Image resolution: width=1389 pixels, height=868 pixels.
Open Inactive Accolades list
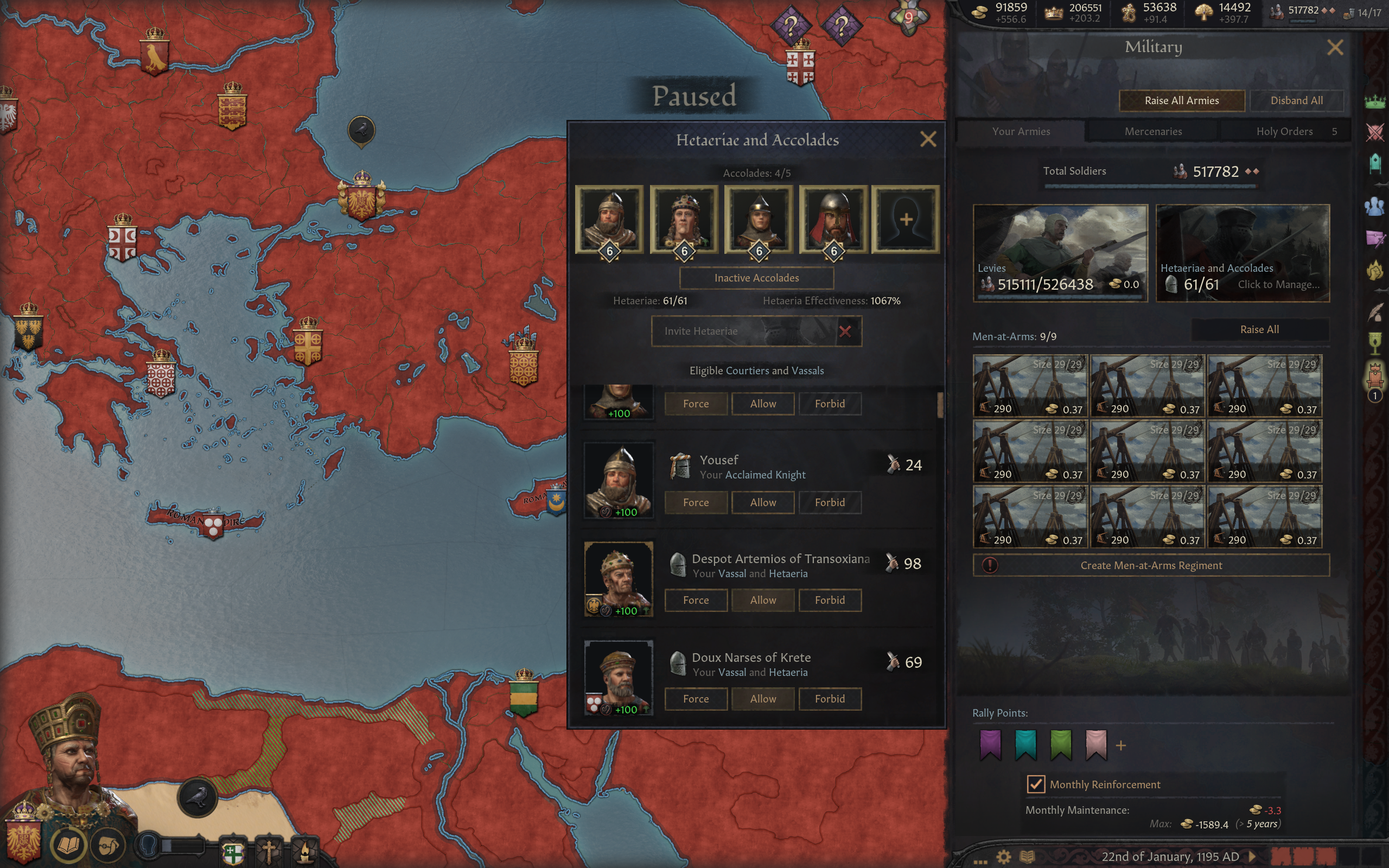tap(756, 278)
